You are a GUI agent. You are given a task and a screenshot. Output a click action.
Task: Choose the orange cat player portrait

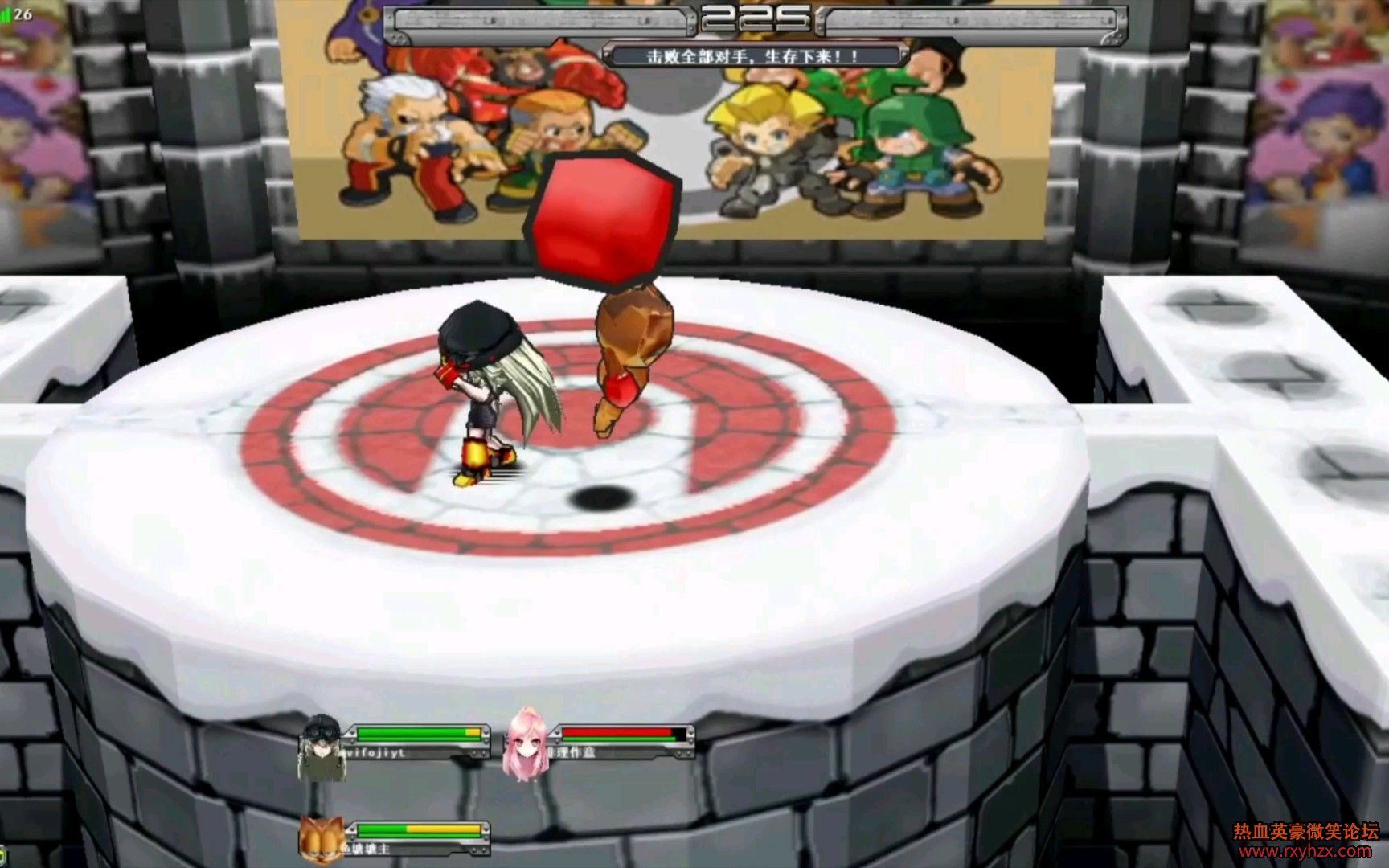point(322,839)
